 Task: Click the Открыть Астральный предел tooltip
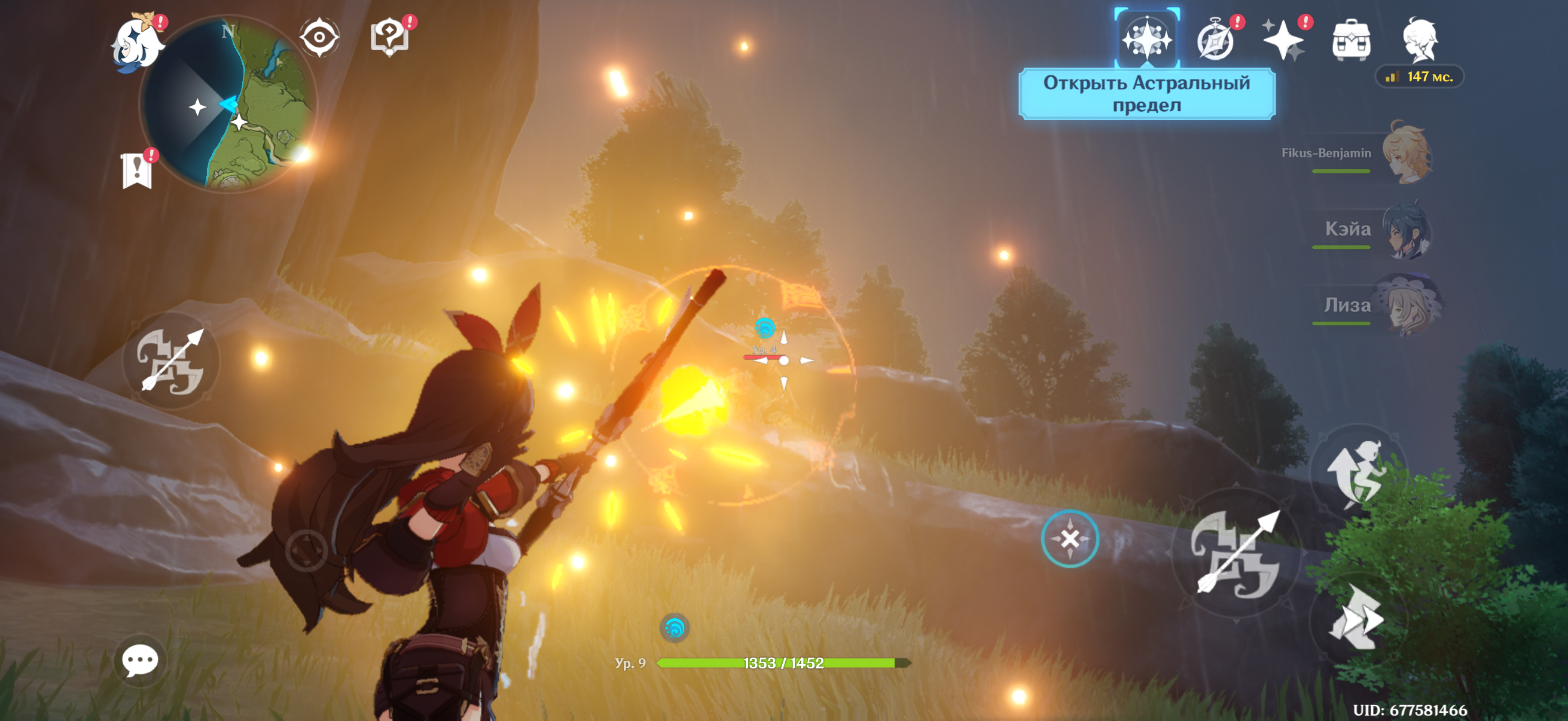click(x=1147, y=94)
